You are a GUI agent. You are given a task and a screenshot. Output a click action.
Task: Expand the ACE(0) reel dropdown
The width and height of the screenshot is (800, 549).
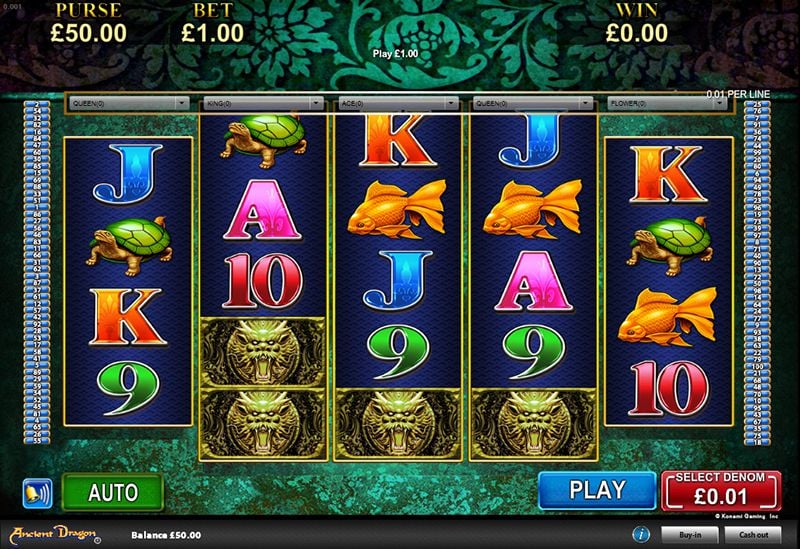[398, 102]
